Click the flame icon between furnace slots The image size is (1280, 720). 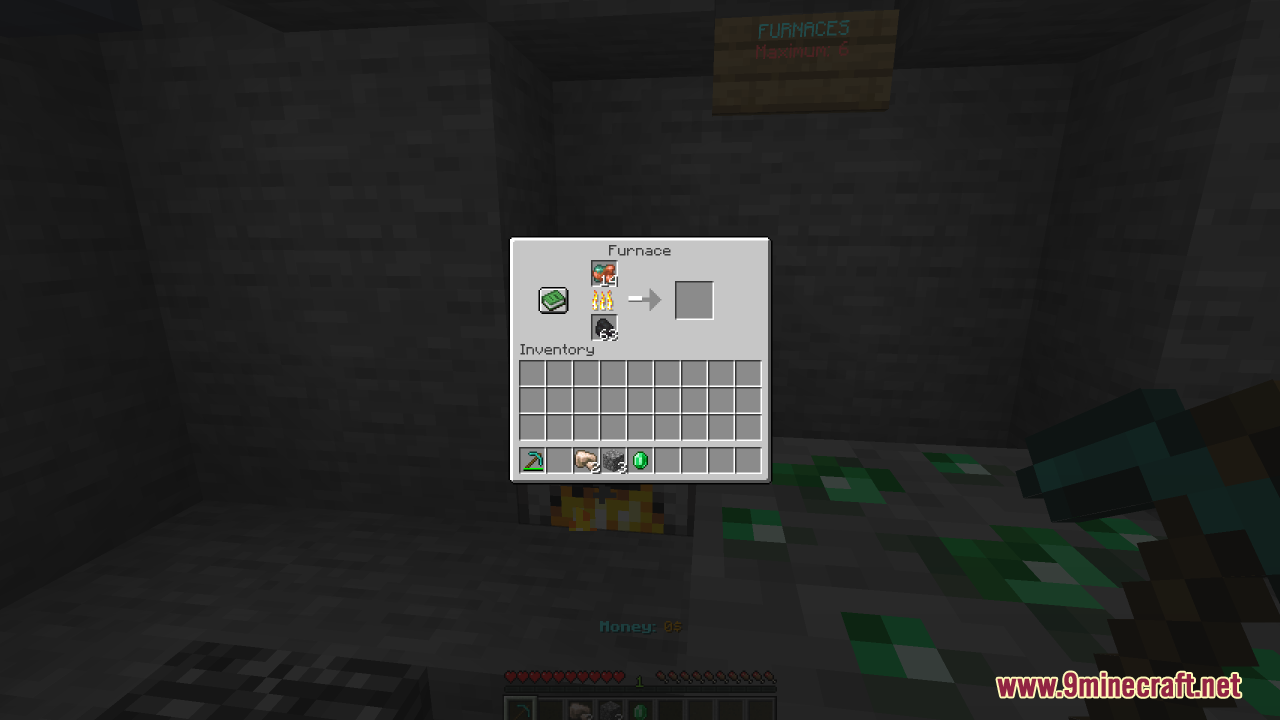603,299
